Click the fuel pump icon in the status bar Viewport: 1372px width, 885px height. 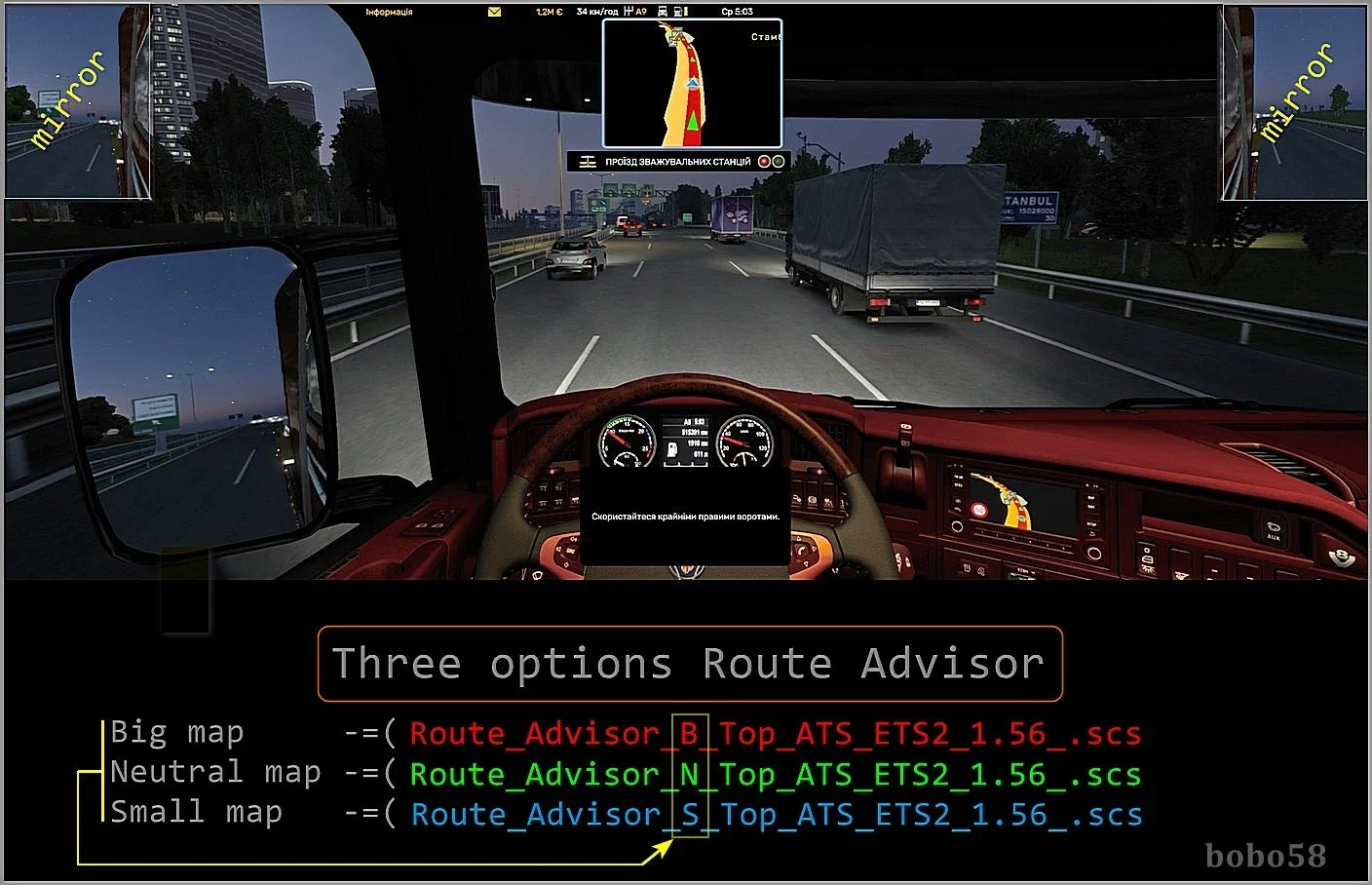(x=678, y=11)
